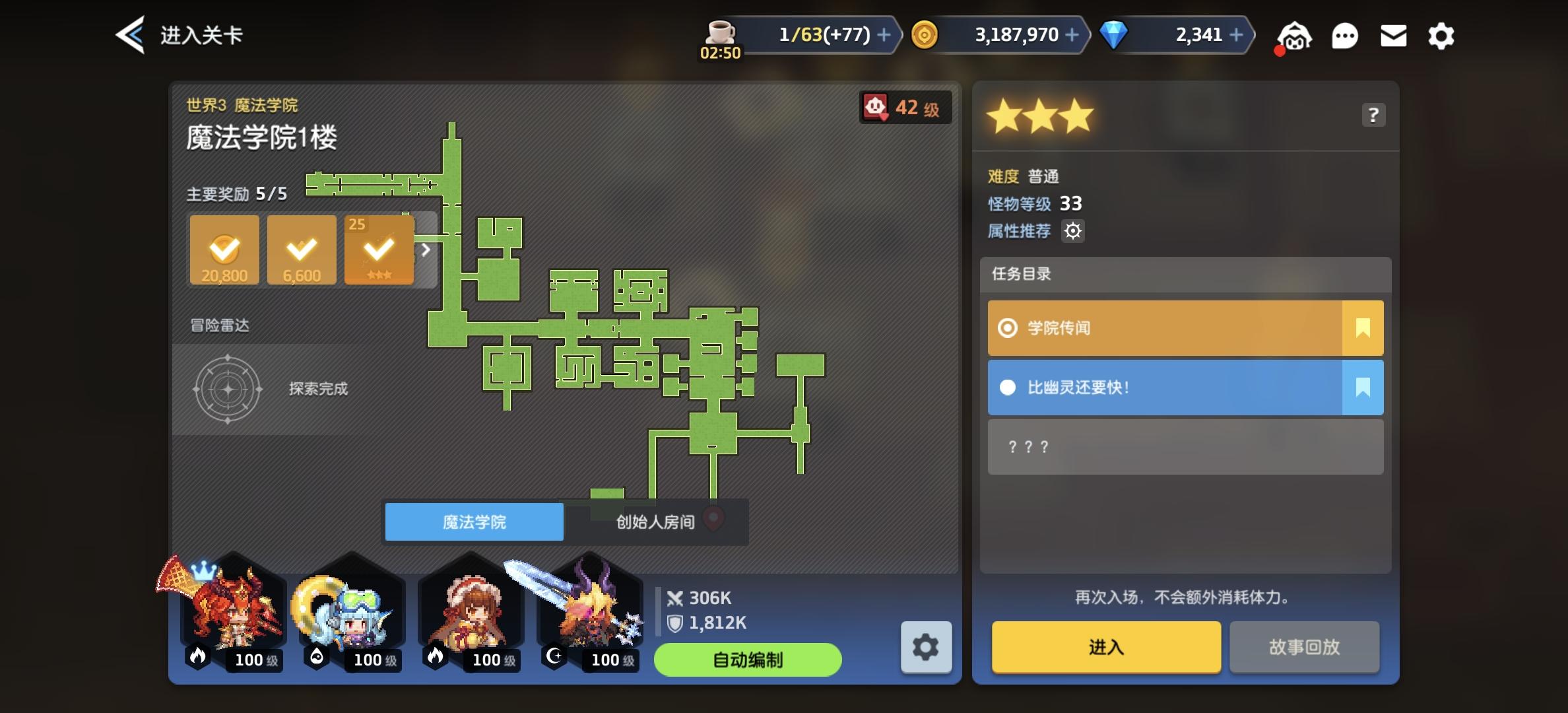Open 属性推荐 attribute recommendation gear

(1074, 230)
